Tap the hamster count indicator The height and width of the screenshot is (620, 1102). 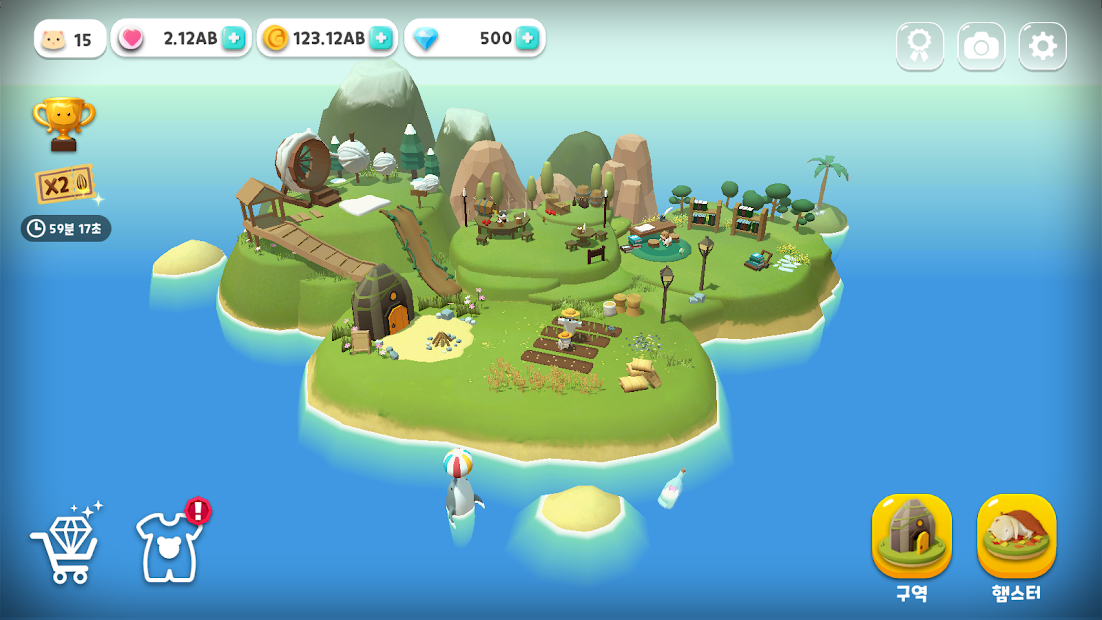(69, 39)
